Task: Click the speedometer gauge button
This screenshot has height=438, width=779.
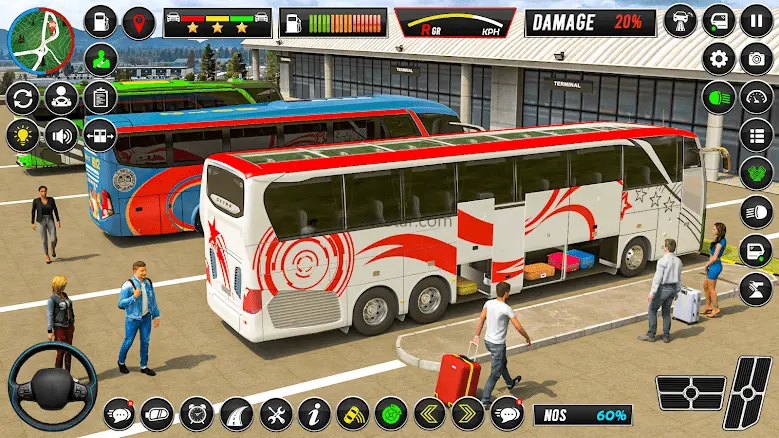Action: click(x=756, y=97)
